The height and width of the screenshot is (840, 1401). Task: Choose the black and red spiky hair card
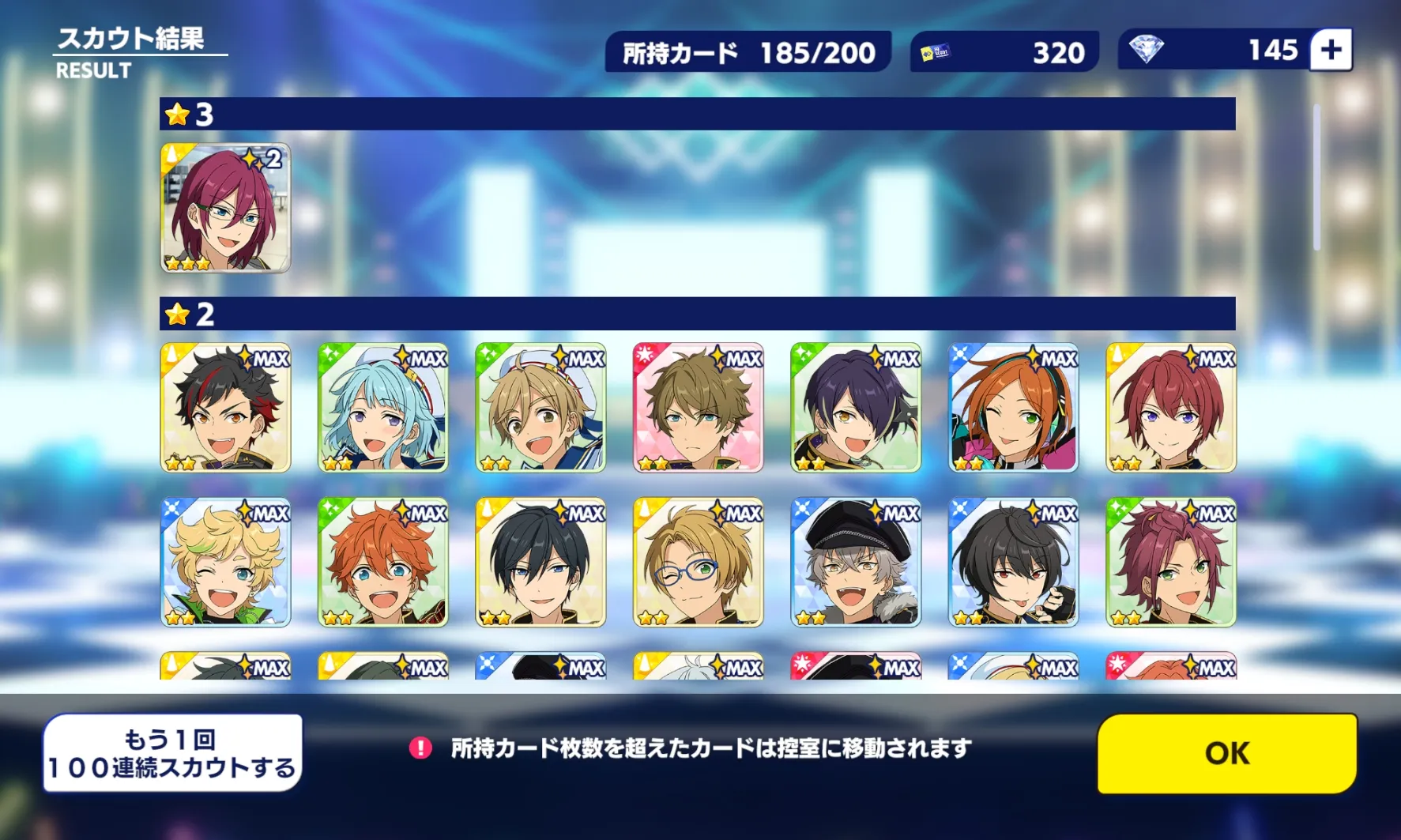225,408
